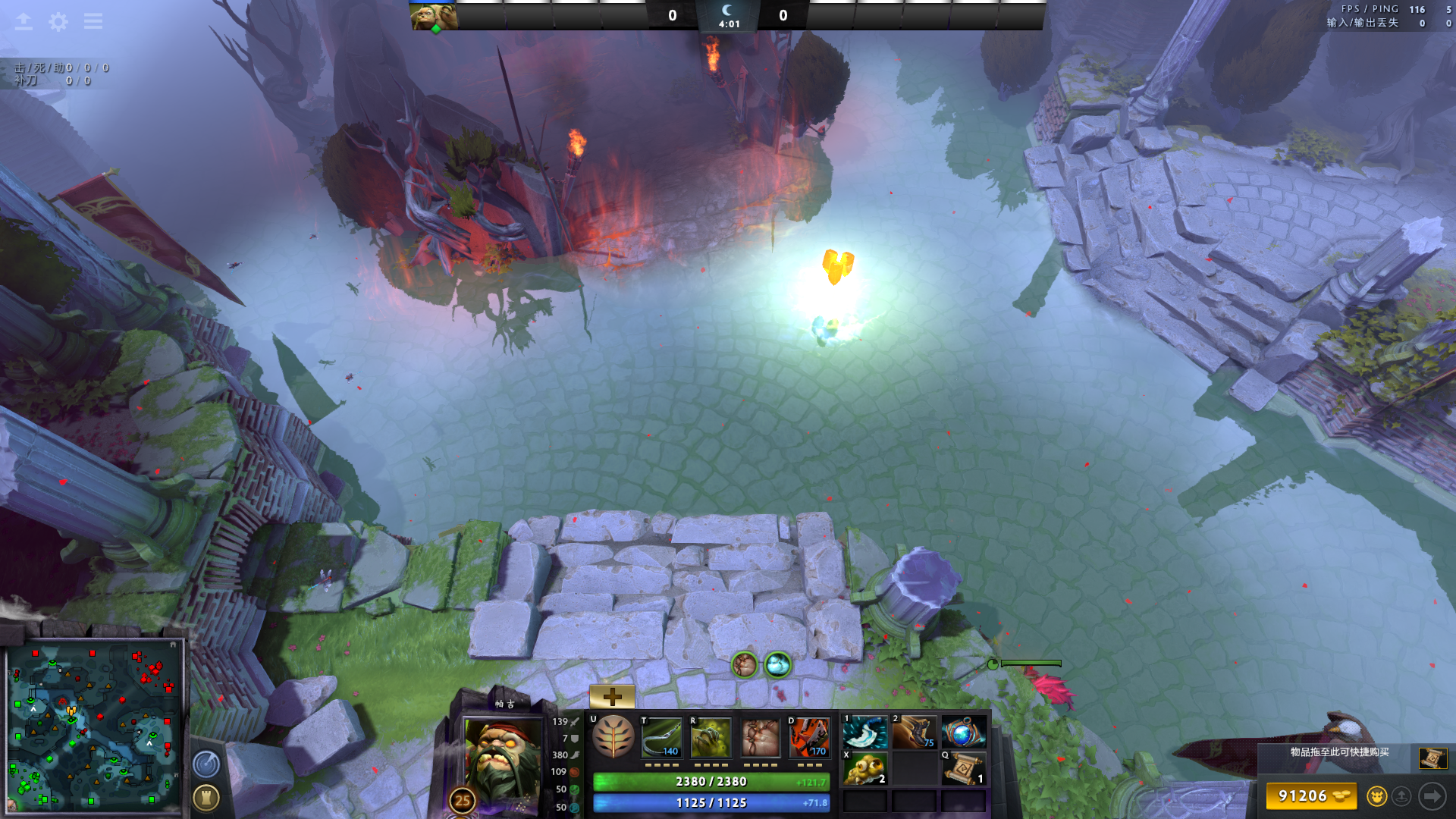Select the Flesh Heap ability icon

760,737
